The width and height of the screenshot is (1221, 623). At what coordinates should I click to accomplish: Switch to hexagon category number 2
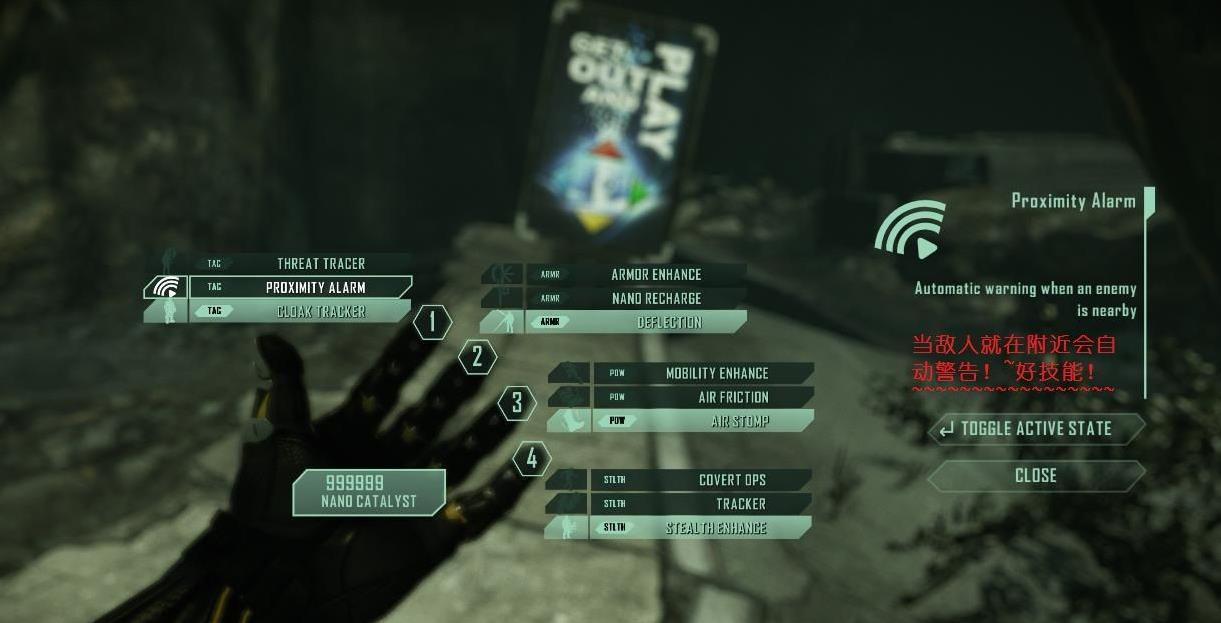pyautogui.click(x=477, y=357)
